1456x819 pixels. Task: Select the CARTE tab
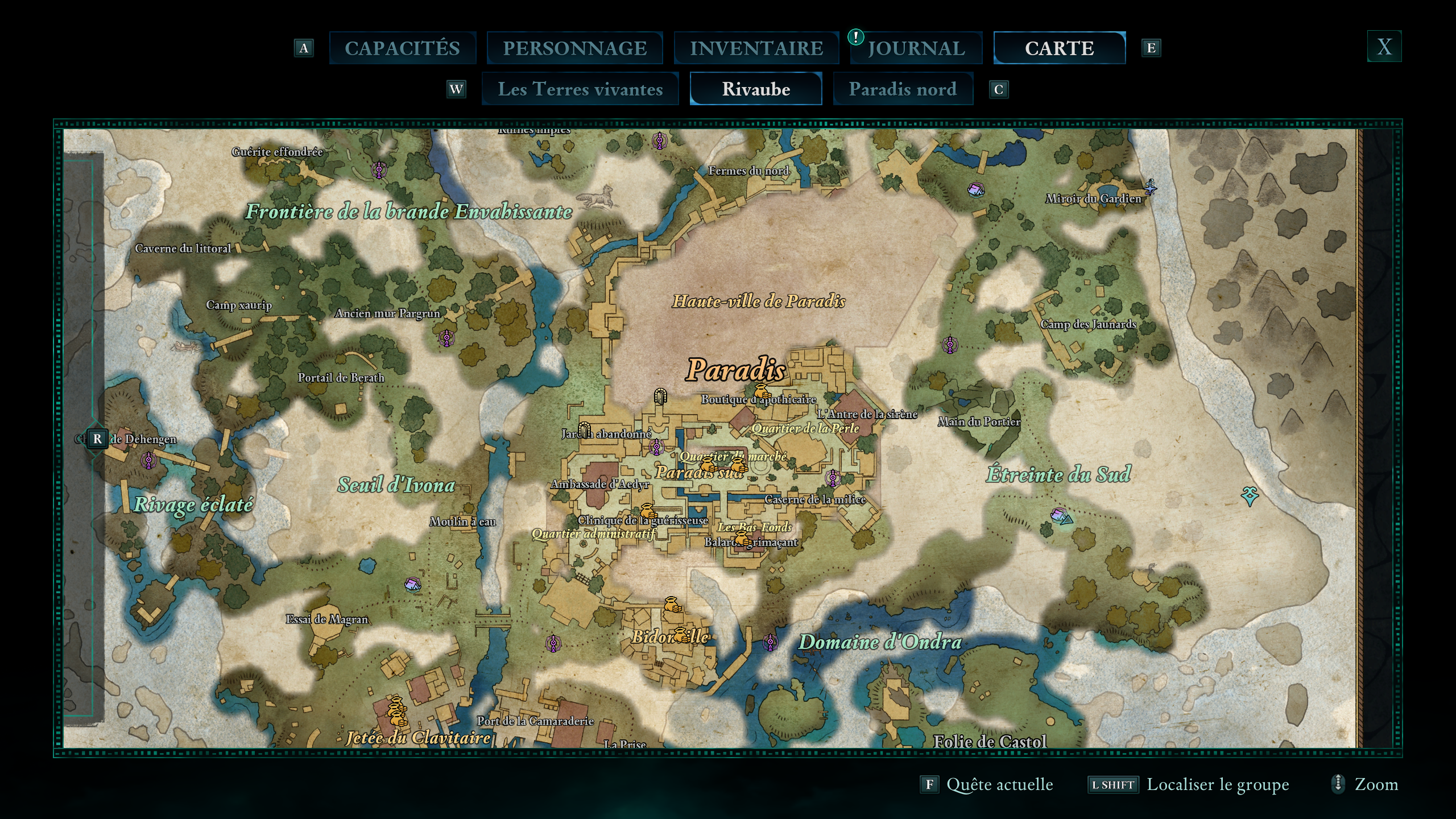pos(1059,48)
